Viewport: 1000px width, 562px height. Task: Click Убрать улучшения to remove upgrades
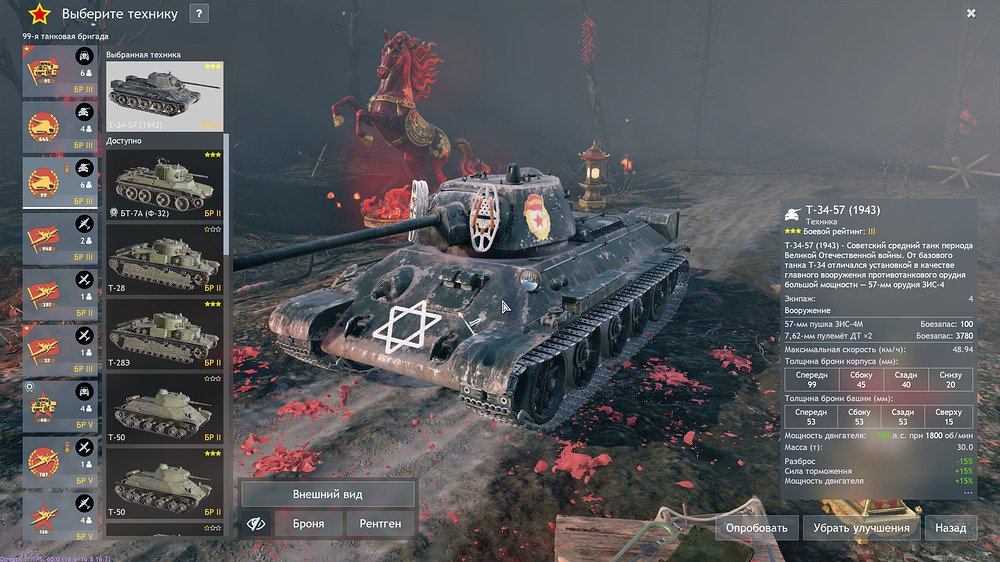pos(860,528)
